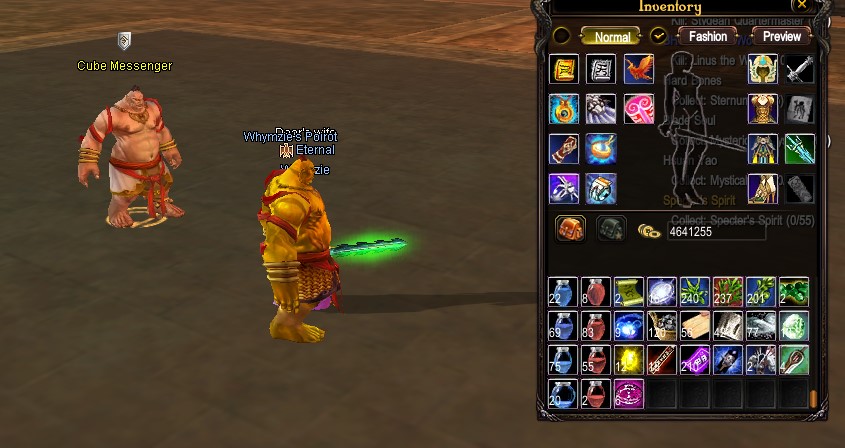Image resolution: width=845 pixels, height=448 pixels.
Task: Click the equipped green sword slot
Action: pos(800,149)
